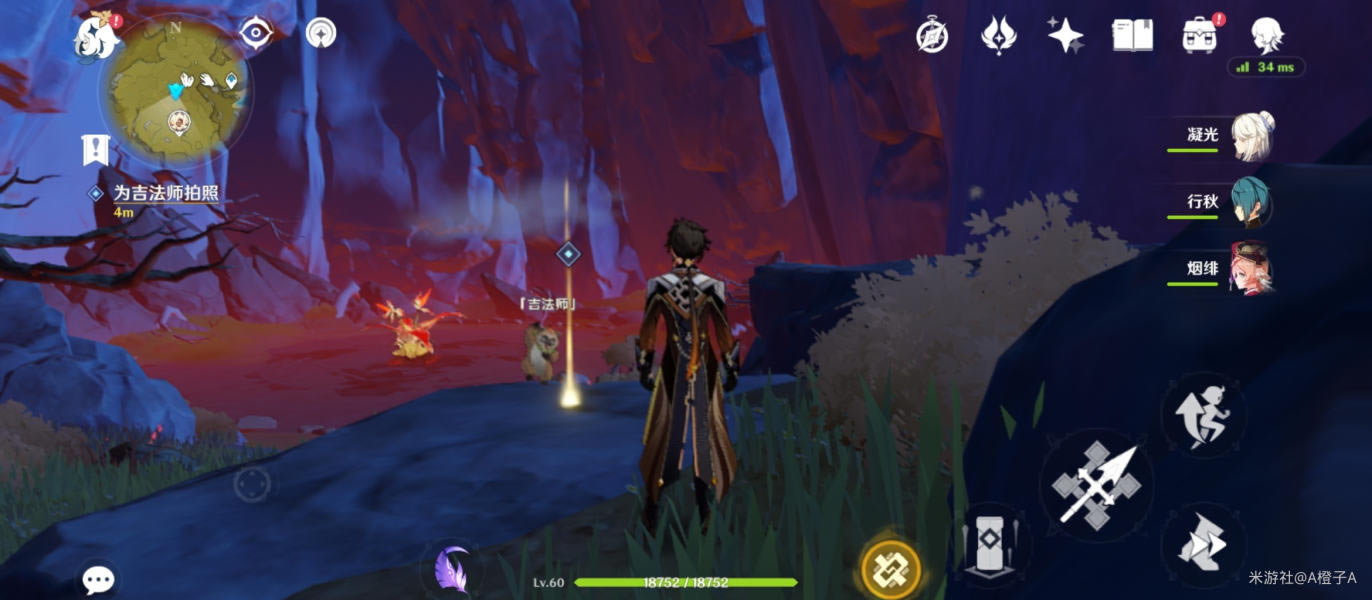This screenshot has height=600, width=1372.
Task: Open the character portrait menu icon
Action: 1267,36
